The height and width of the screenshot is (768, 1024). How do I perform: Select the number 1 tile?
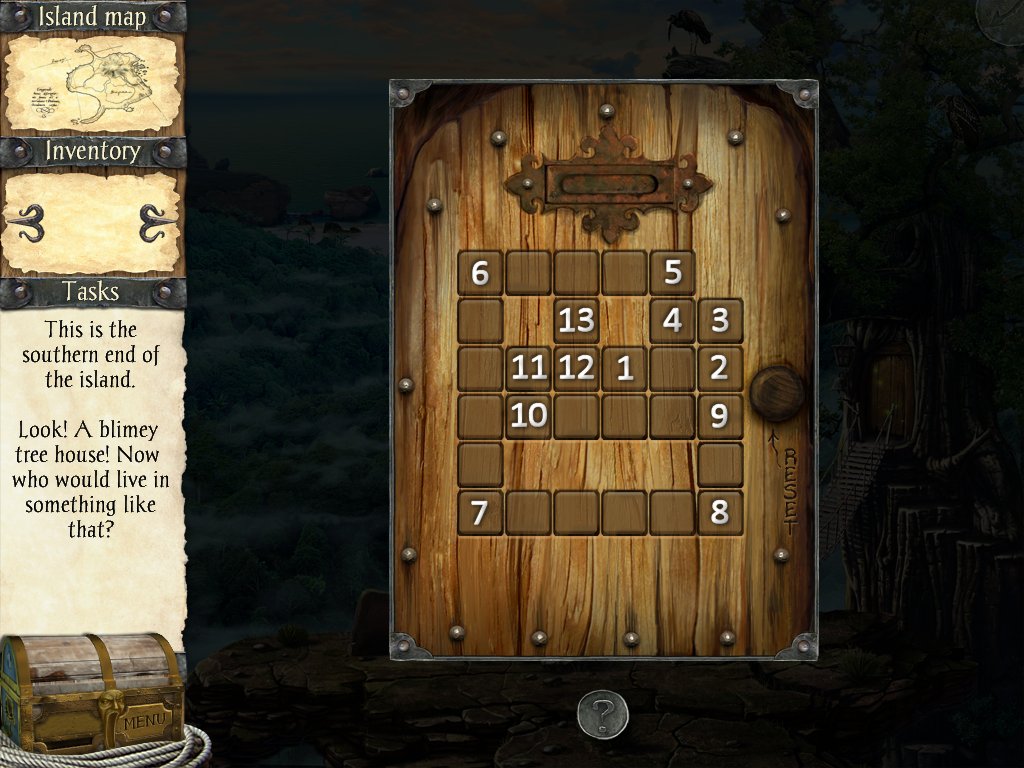(625, 368)
